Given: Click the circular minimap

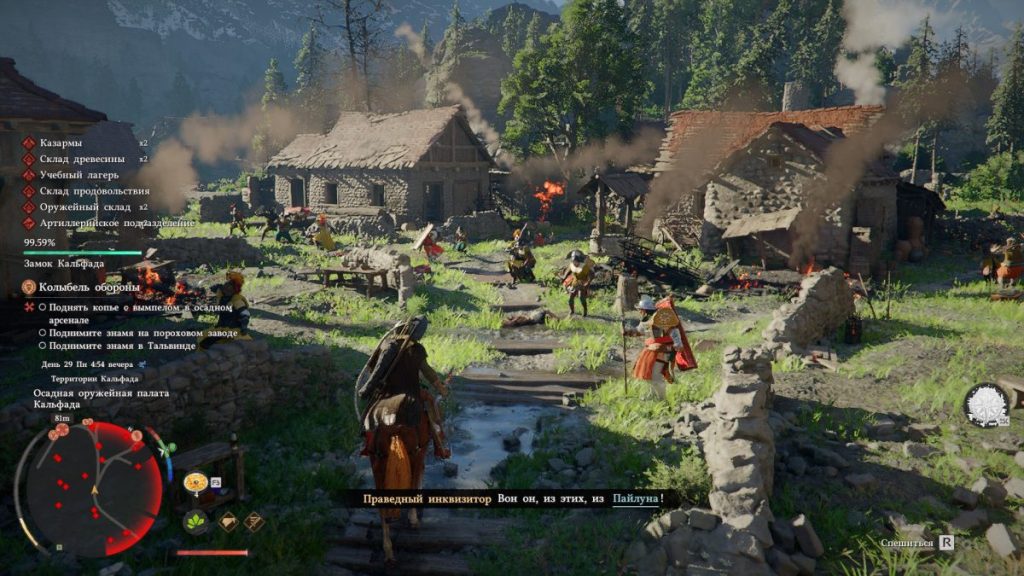Looking at the screenshot, I should [92, 489].
